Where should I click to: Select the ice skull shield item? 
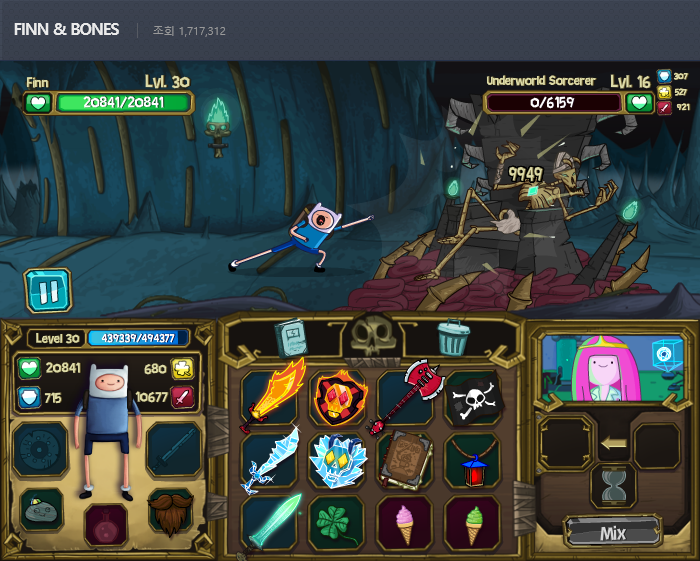click(338, 460)
